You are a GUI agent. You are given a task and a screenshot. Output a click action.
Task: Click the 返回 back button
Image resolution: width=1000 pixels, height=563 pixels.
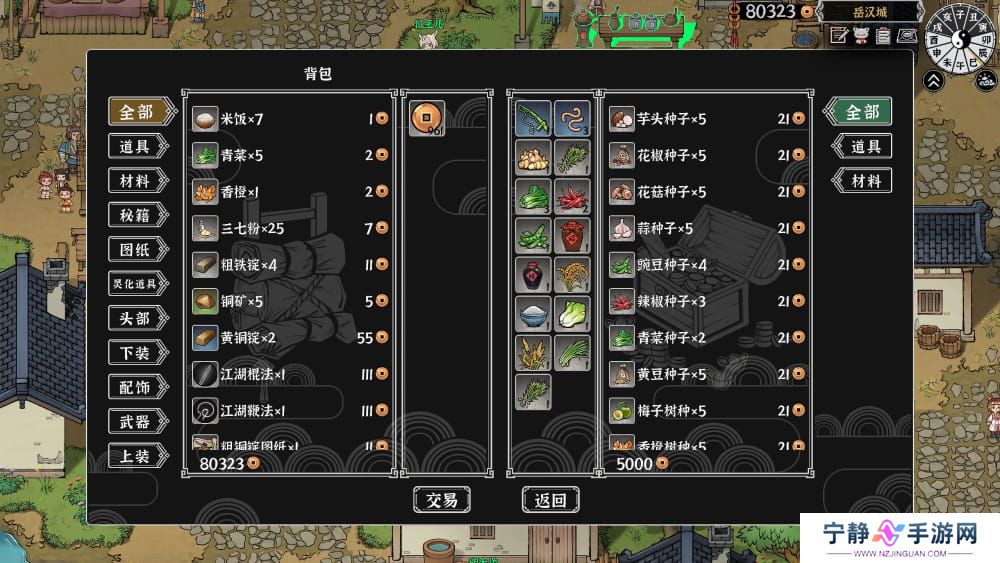point(550,500)
